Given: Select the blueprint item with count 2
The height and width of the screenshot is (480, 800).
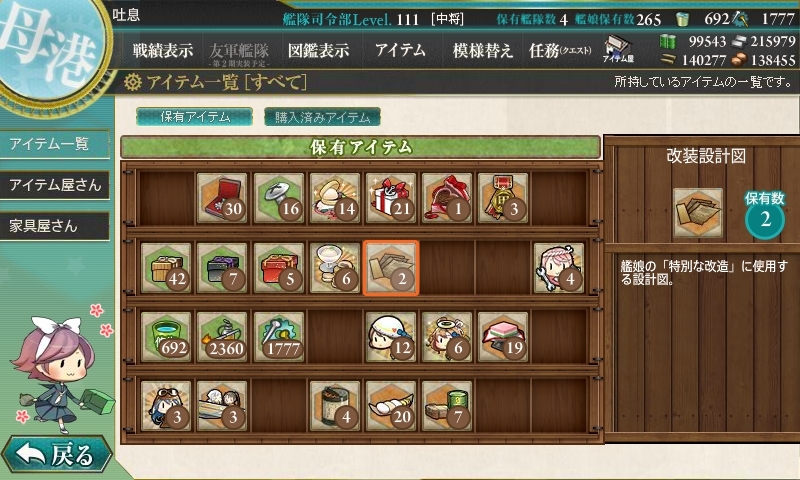Looking at the screenshot, I should 390,267.
